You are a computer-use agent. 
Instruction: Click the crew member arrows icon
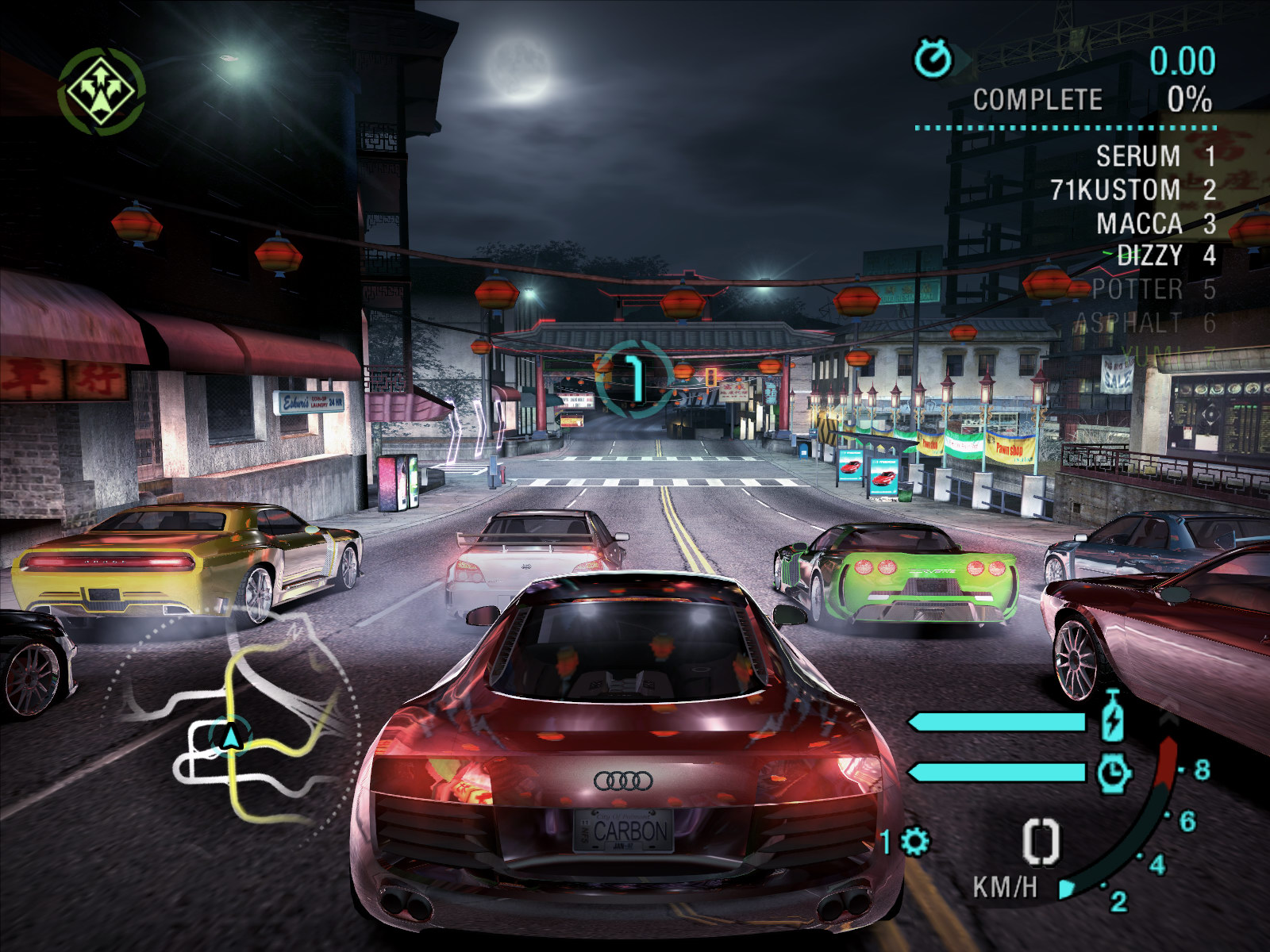101,90
